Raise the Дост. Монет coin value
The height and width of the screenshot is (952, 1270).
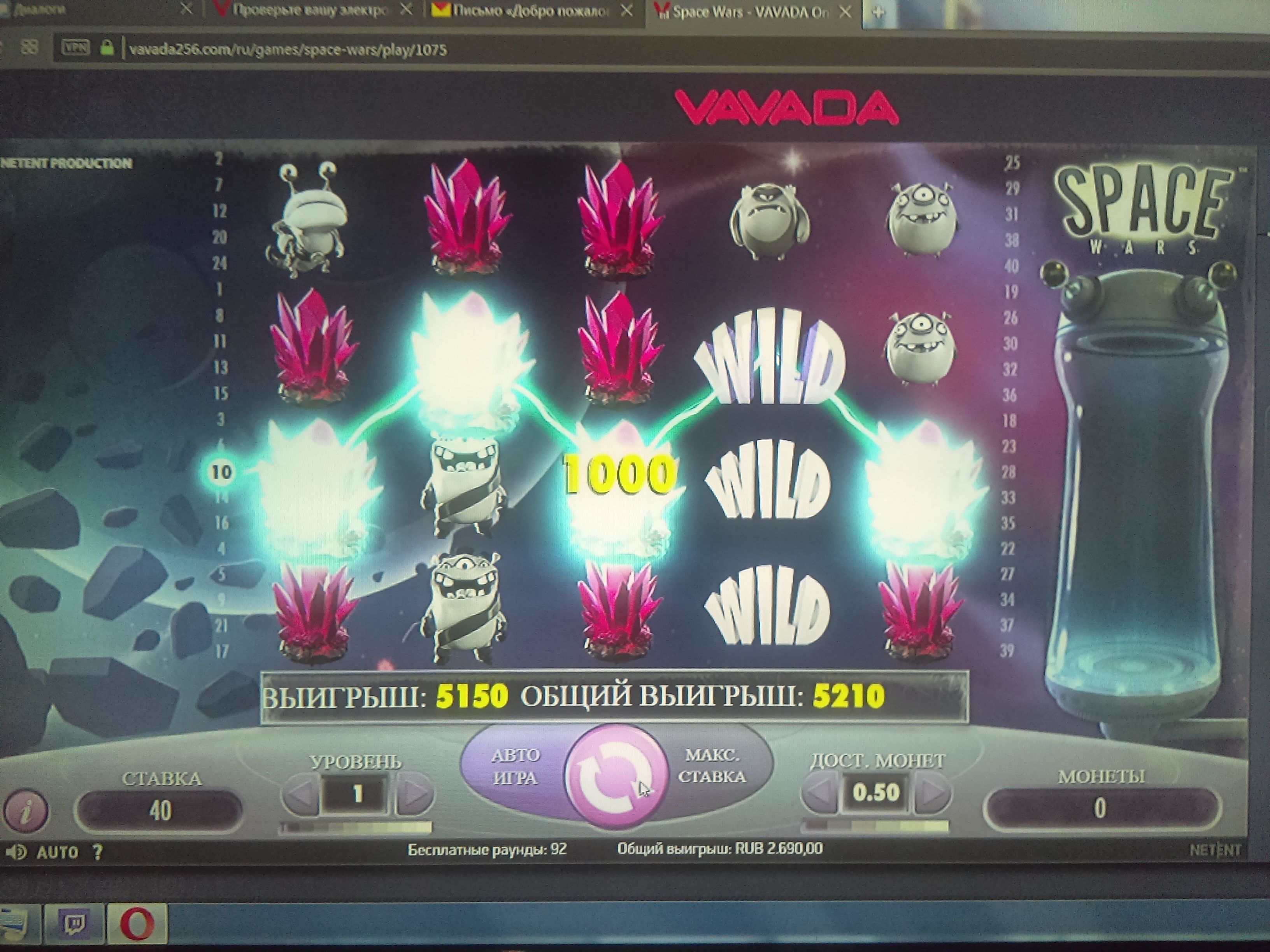click(932, 794)
